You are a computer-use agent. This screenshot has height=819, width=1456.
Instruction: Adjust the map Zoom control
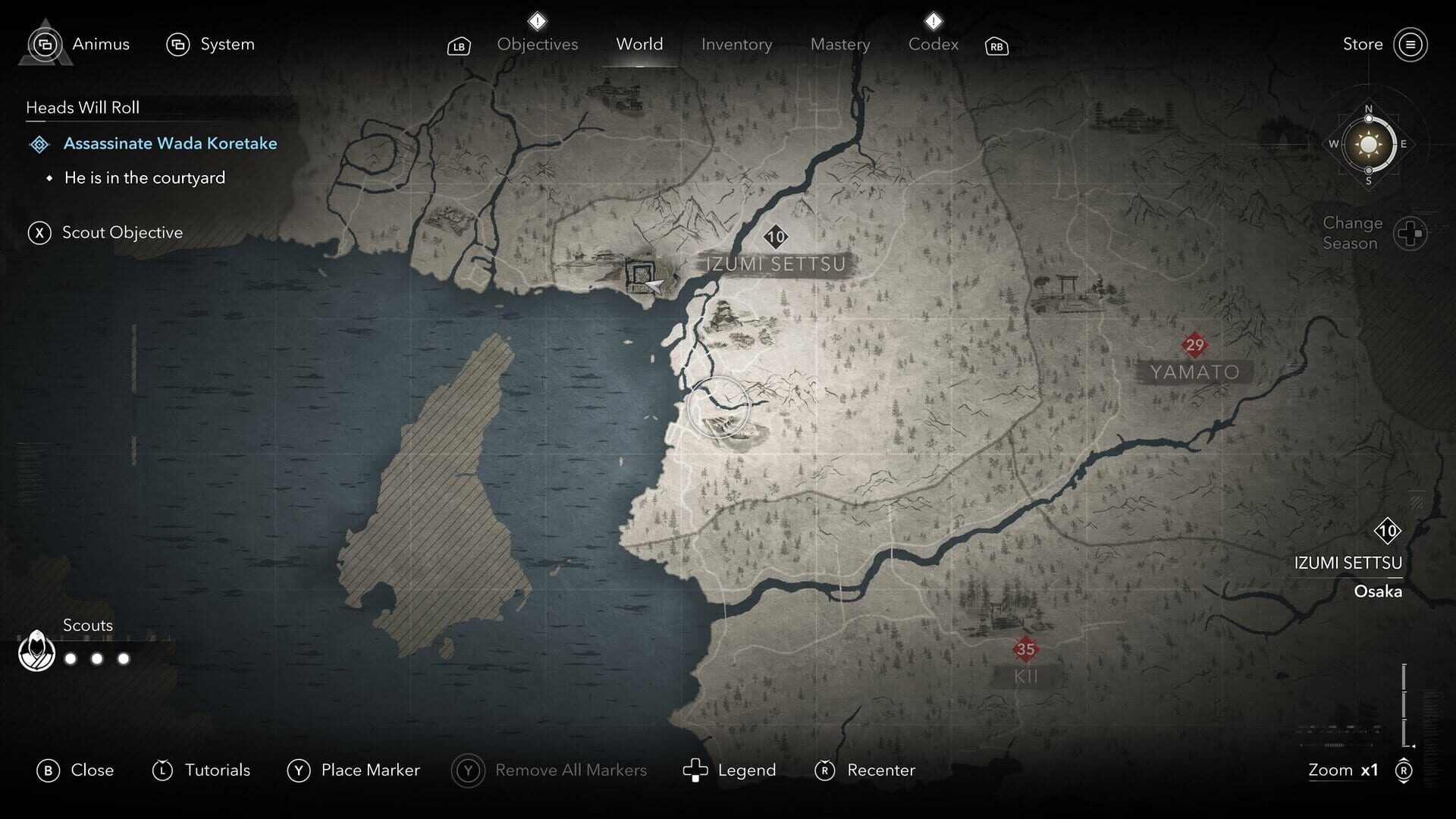tap(1342, 770)
